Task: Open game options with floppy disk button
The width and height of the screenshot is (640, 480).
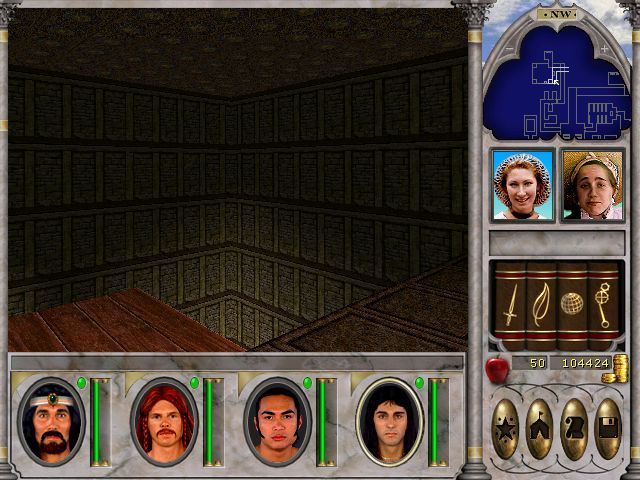Action: [607, 428]
